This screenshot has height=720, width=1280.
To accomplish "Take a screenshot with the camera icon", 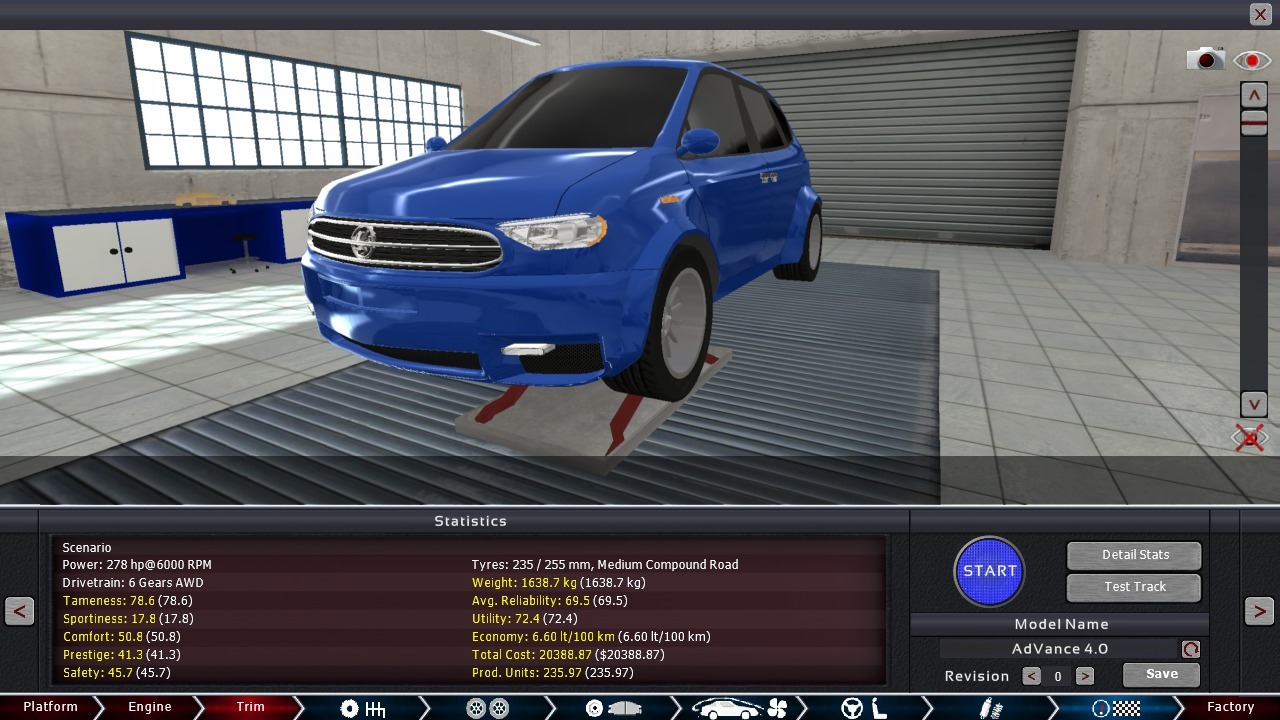I will (1205, 60).
